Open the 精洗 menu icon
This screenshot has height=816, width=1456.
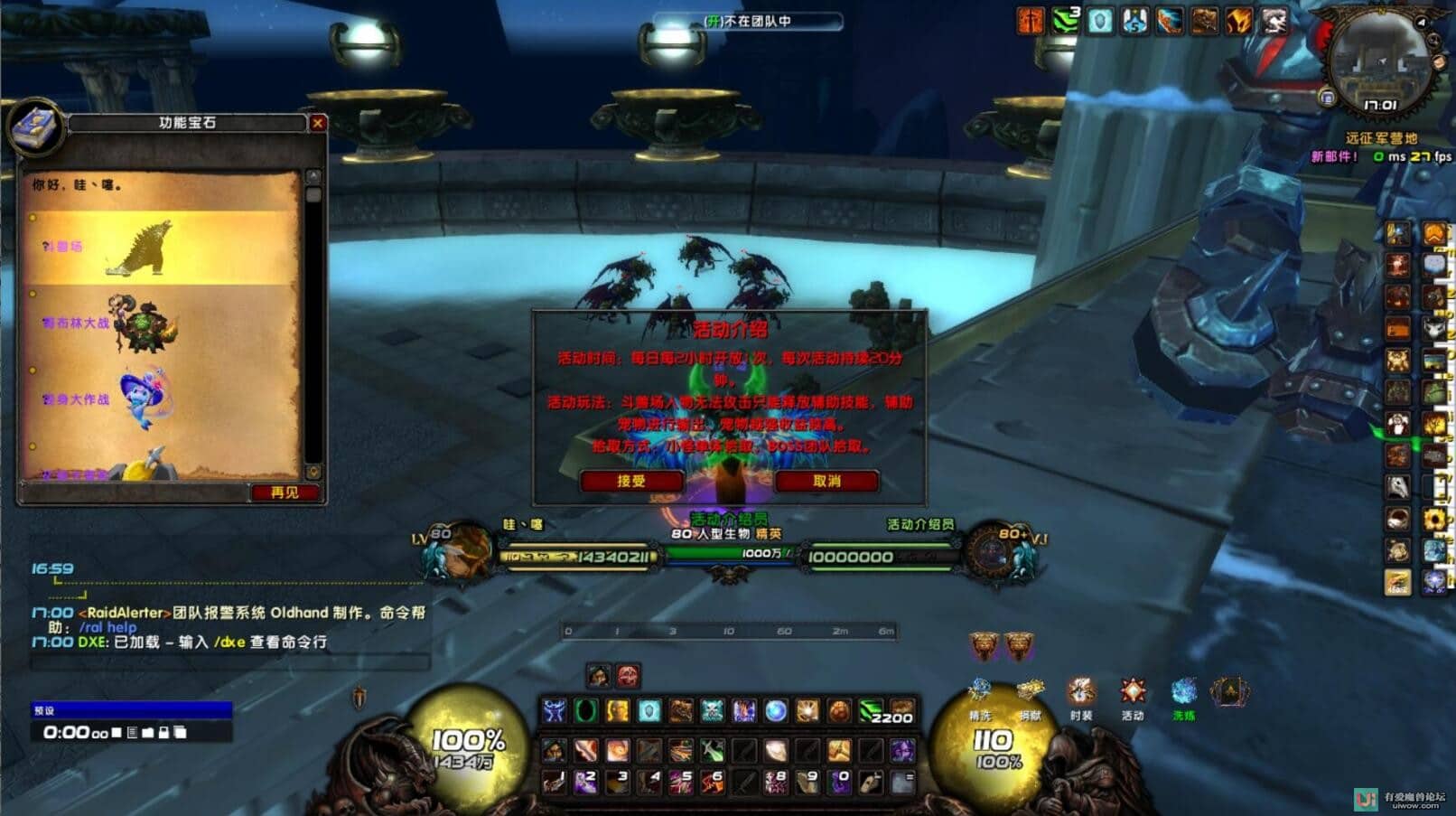click(980, 695)
